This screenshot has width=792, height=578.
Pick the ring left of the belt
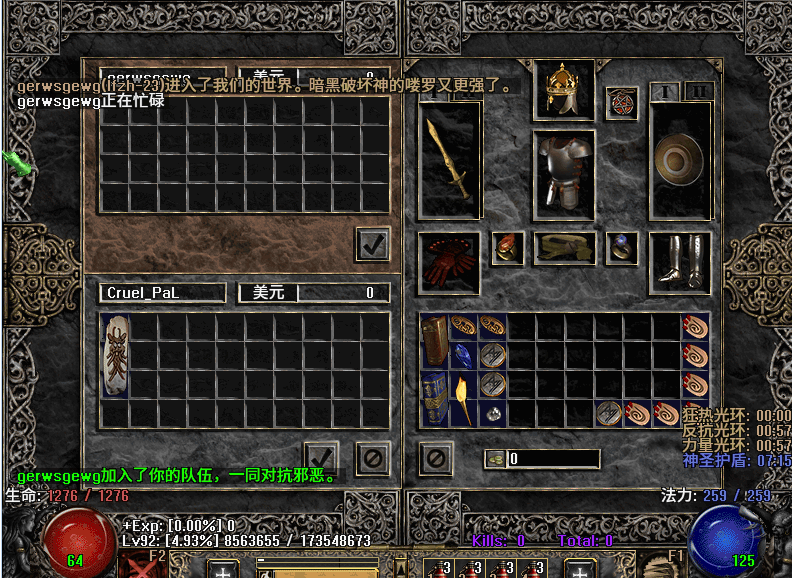[x=508, y=248]
